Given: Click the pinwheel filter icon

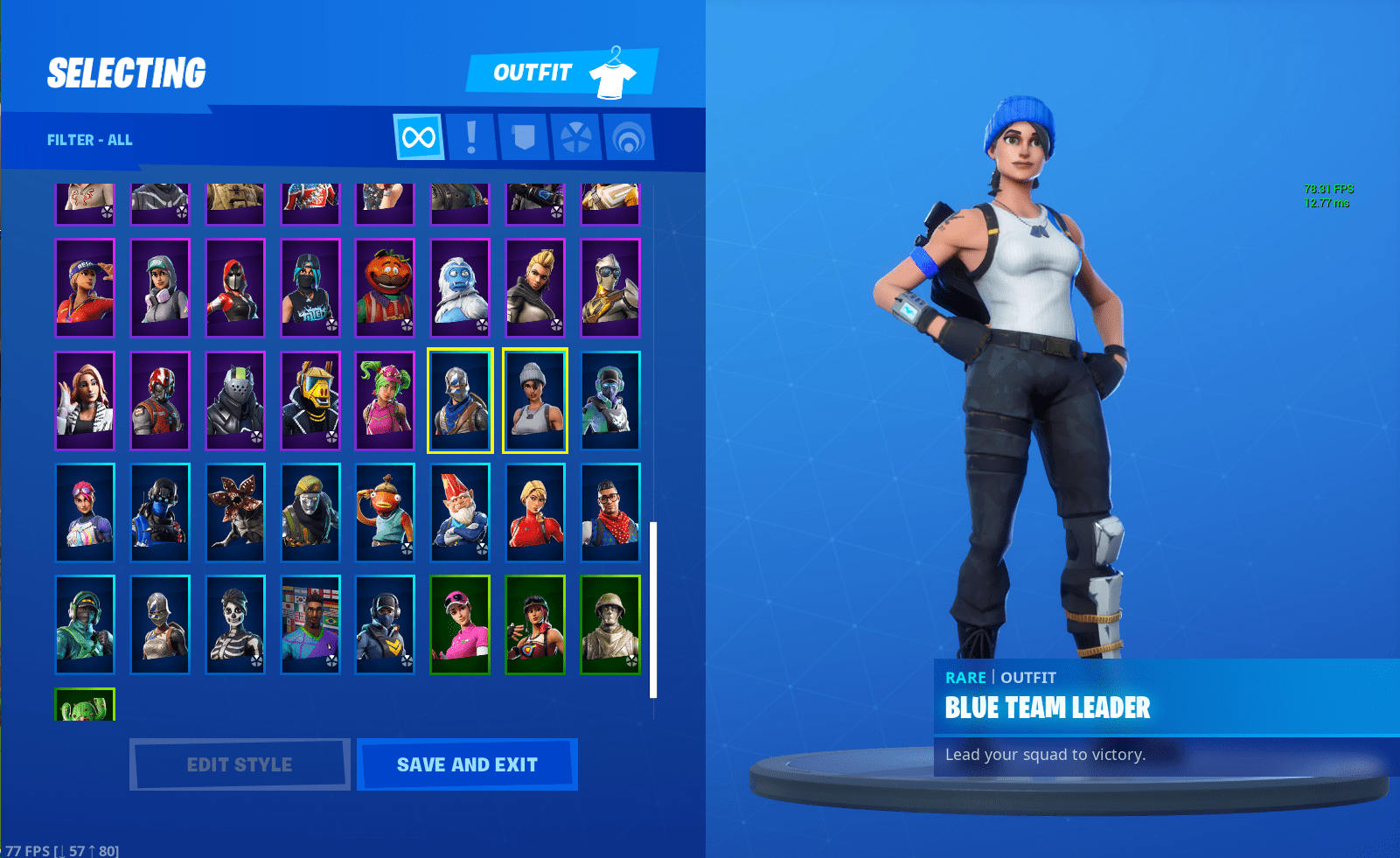Looking at the screenshot, I should pyautogui.click(x=575, y=137).
